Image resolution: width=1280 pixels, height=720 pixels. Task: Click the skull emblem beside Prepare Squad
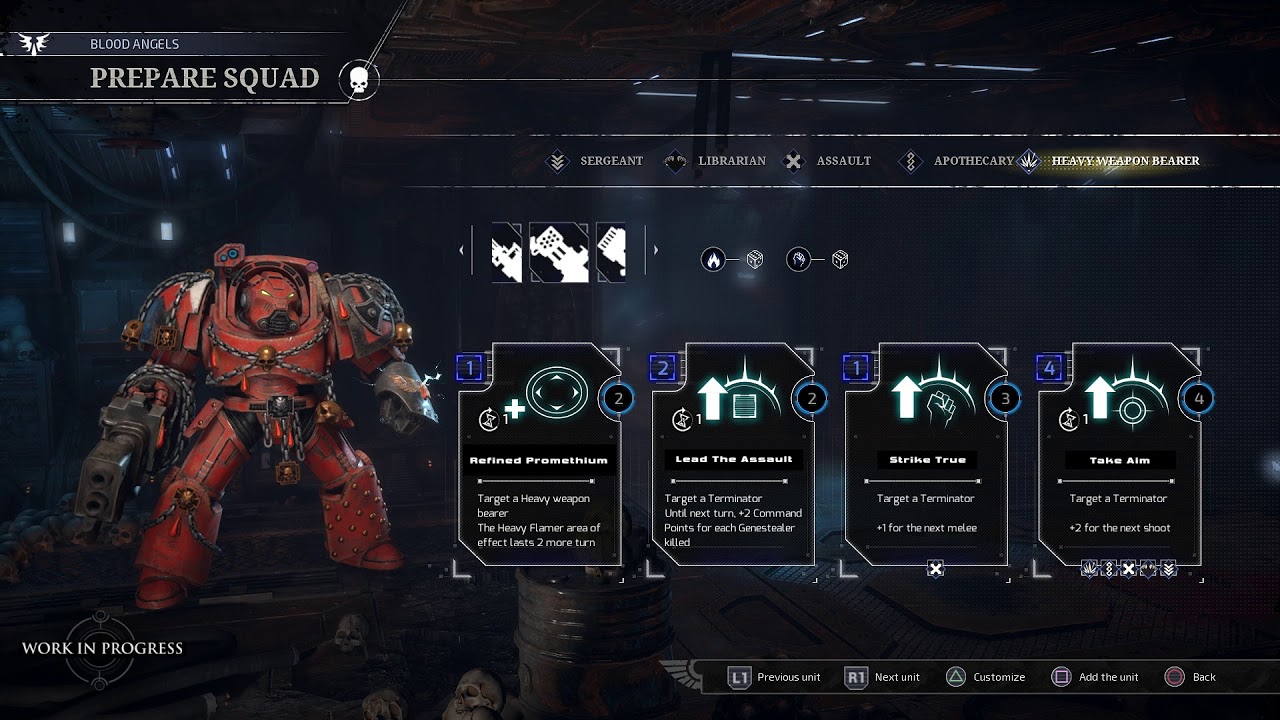359,80
